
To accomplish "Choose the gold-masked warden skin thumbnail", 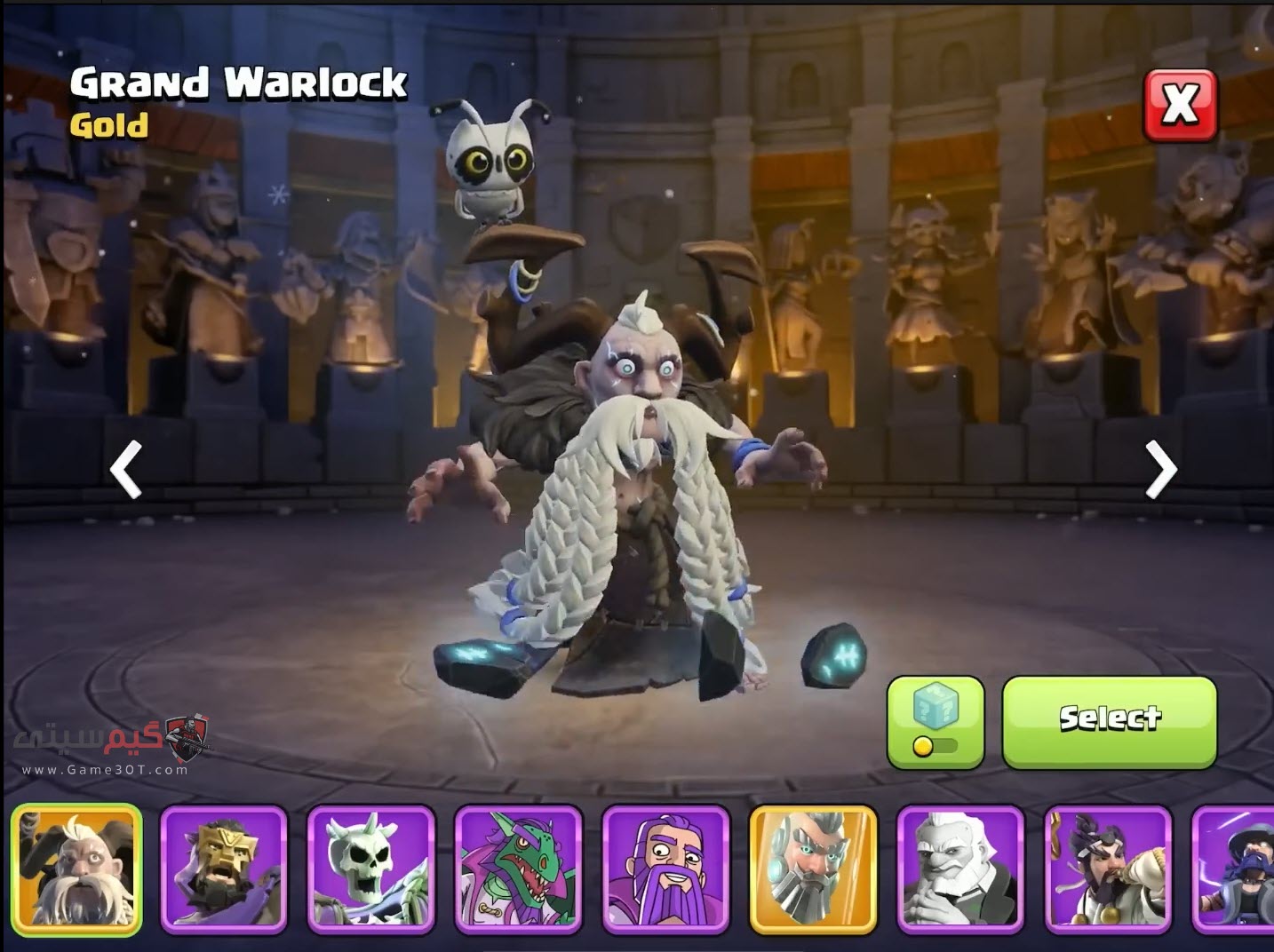I will point(224,869).
